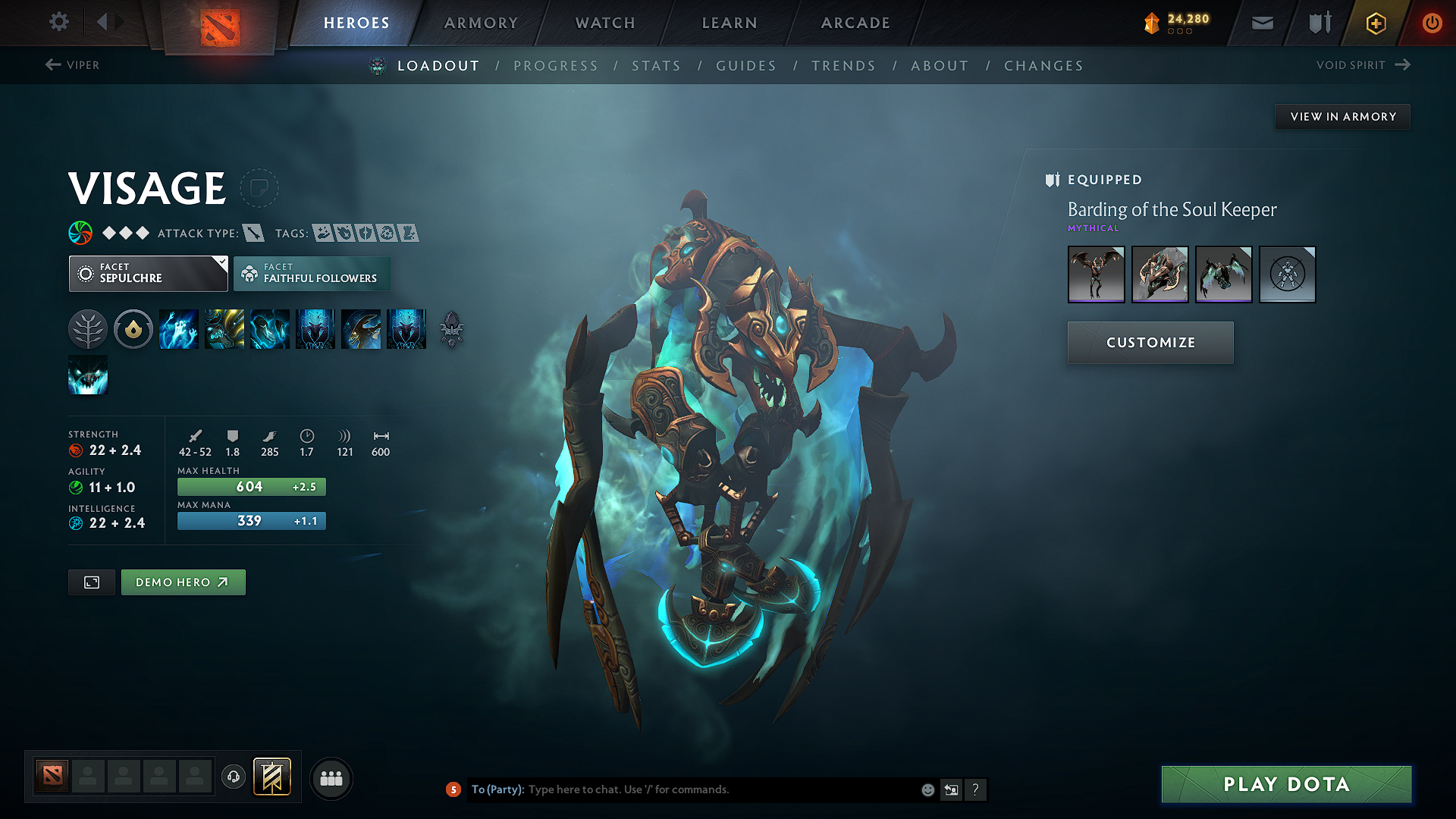The height and width of the screenshot is (819, 1456).
Task: Toggle the Faithful Followers facet
Action: coord(312,273)
